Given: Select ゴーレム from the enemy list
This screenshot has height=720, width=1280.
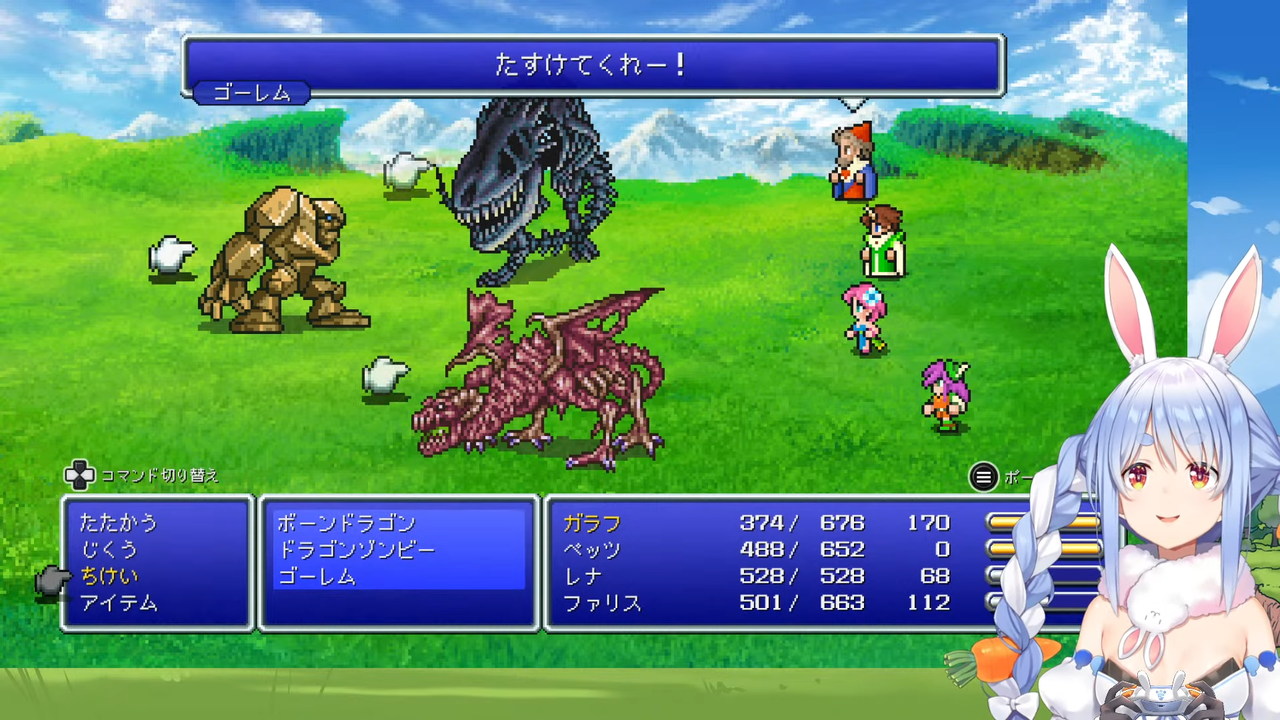Looking at the screenshot, I should click(317, 576).
